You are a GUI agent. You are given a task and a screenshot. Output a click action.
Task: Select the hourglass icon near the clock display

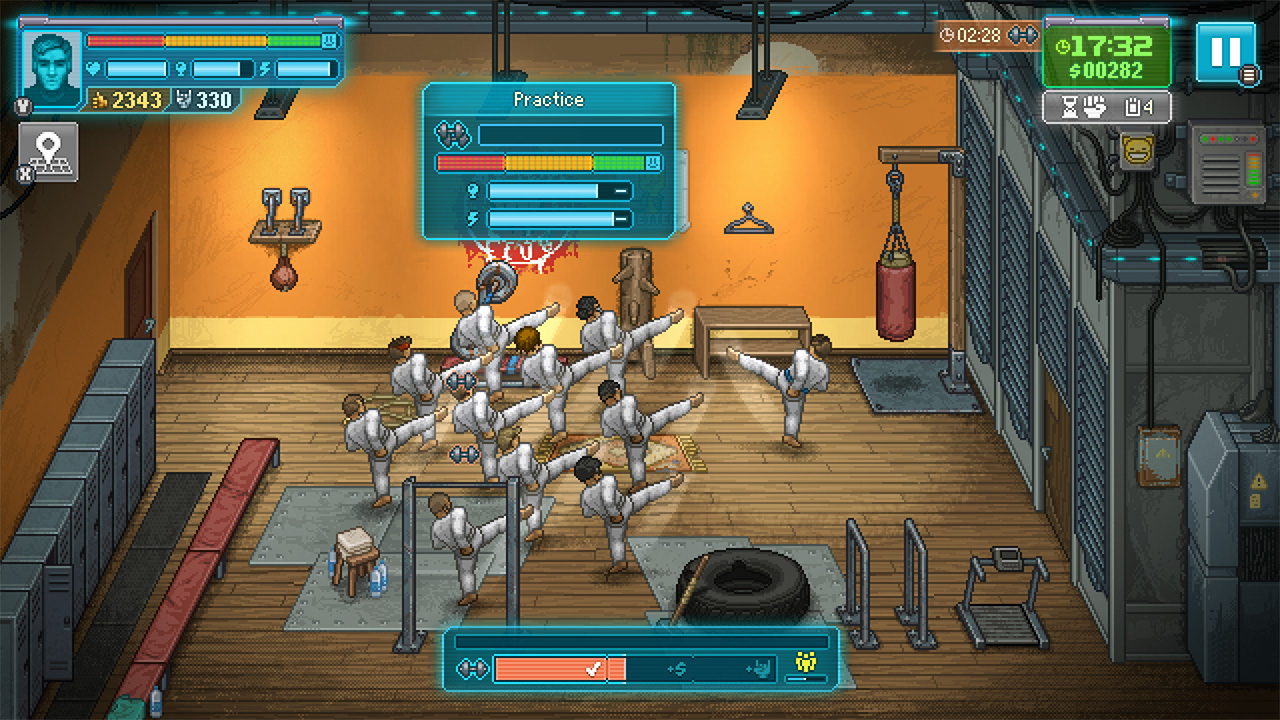click(x=1070, y=106)
